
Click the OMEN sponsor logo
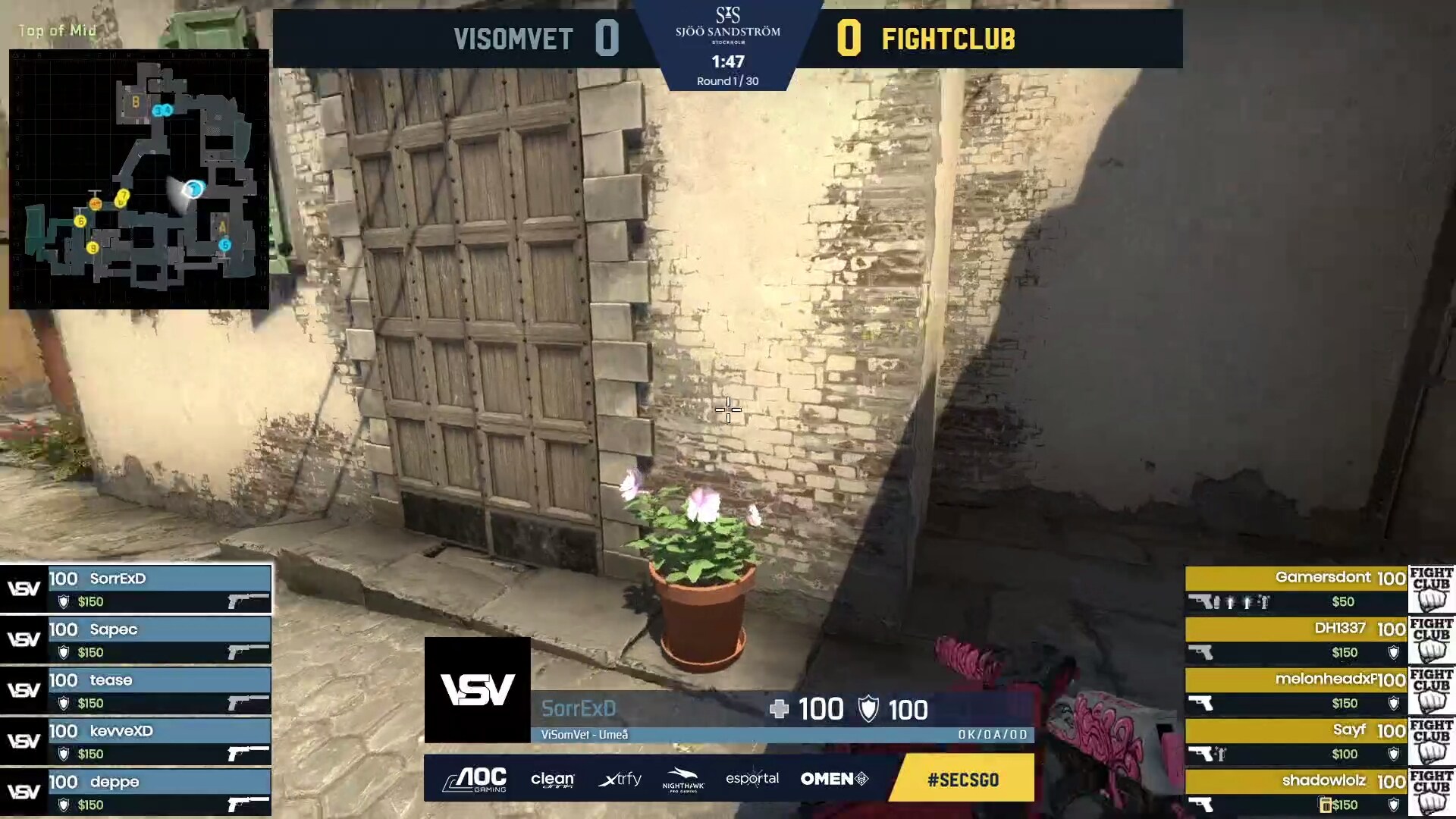(834, 779)
